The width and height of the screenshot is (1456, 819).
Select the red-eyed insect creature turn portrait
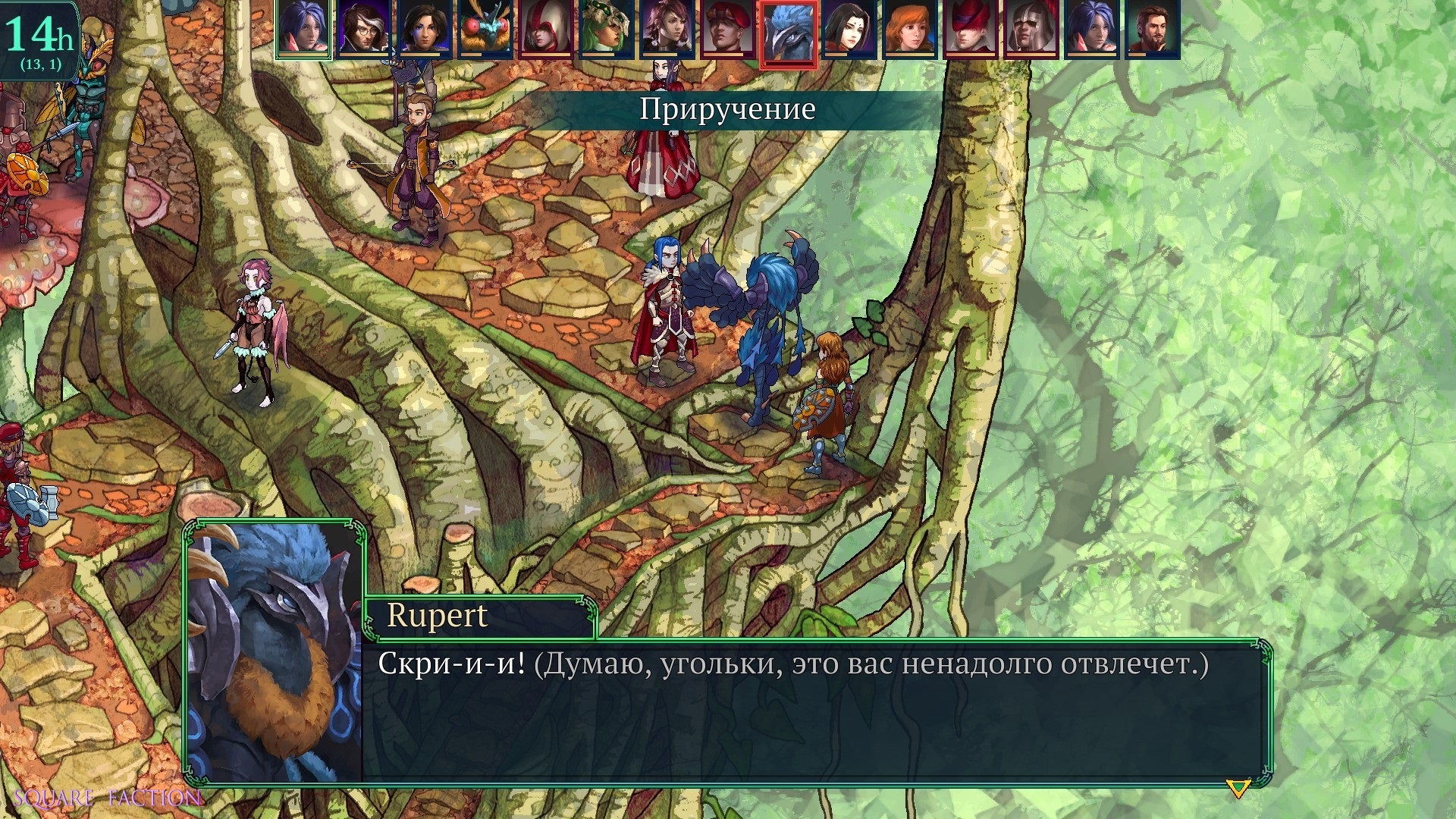[485, 29]
